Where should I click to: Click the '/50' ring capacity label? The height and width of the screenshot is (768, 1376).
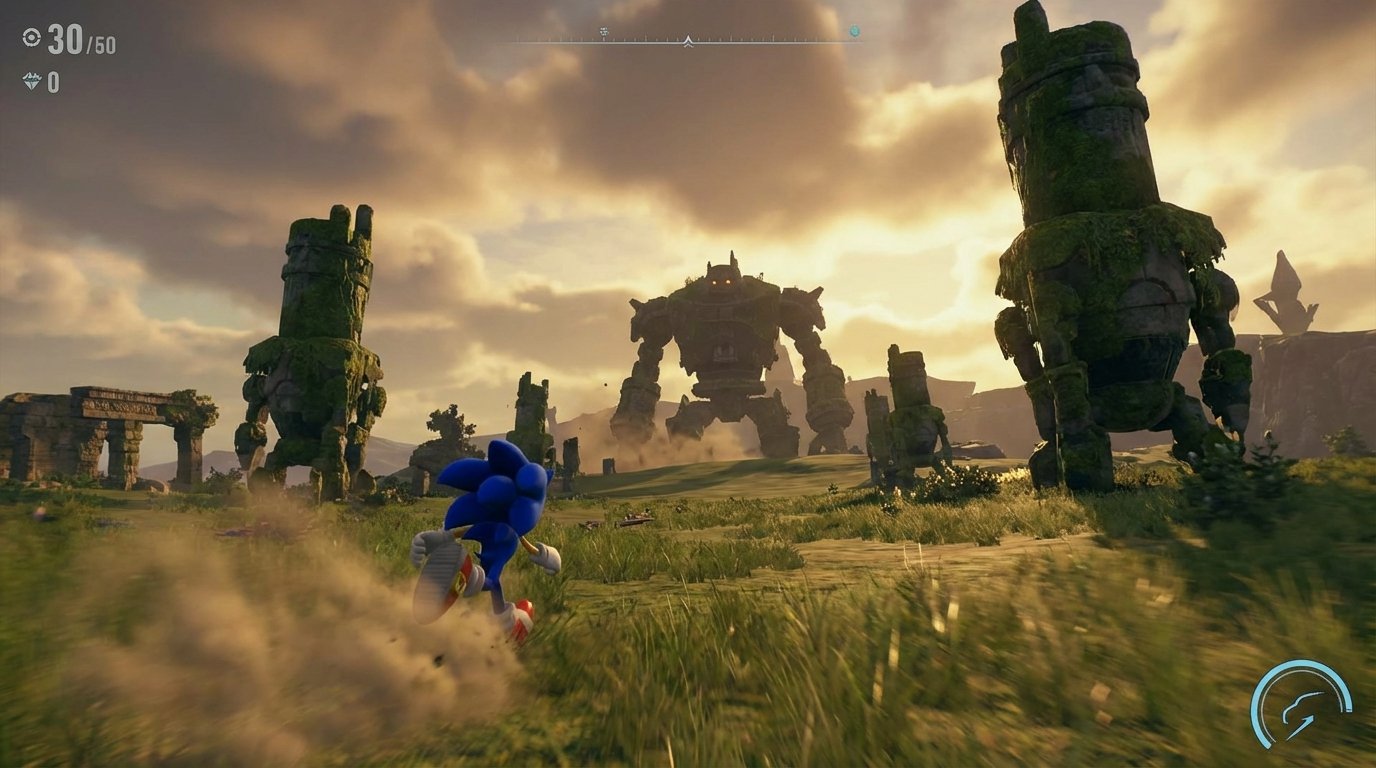point(100,45)
